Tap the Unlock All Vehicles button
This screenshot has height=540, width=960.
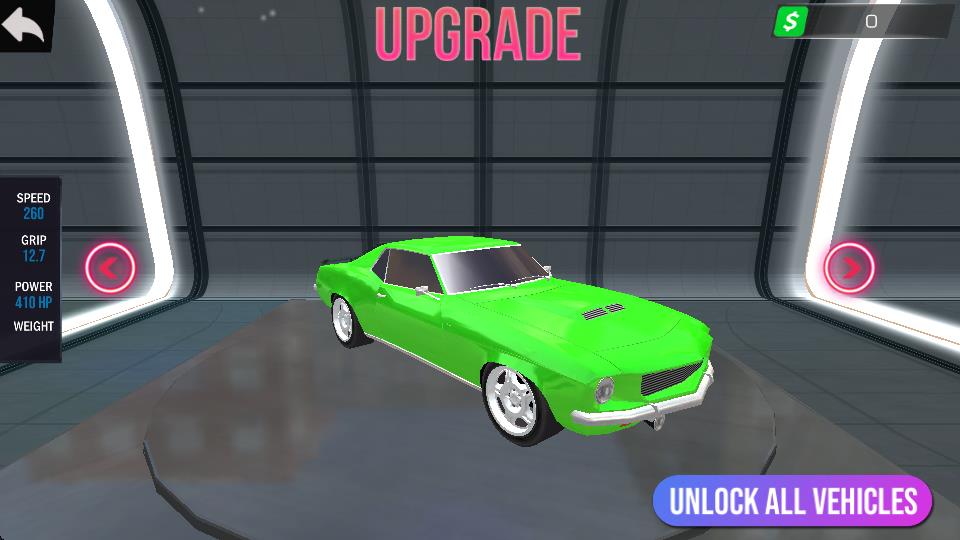coord(792,501)
